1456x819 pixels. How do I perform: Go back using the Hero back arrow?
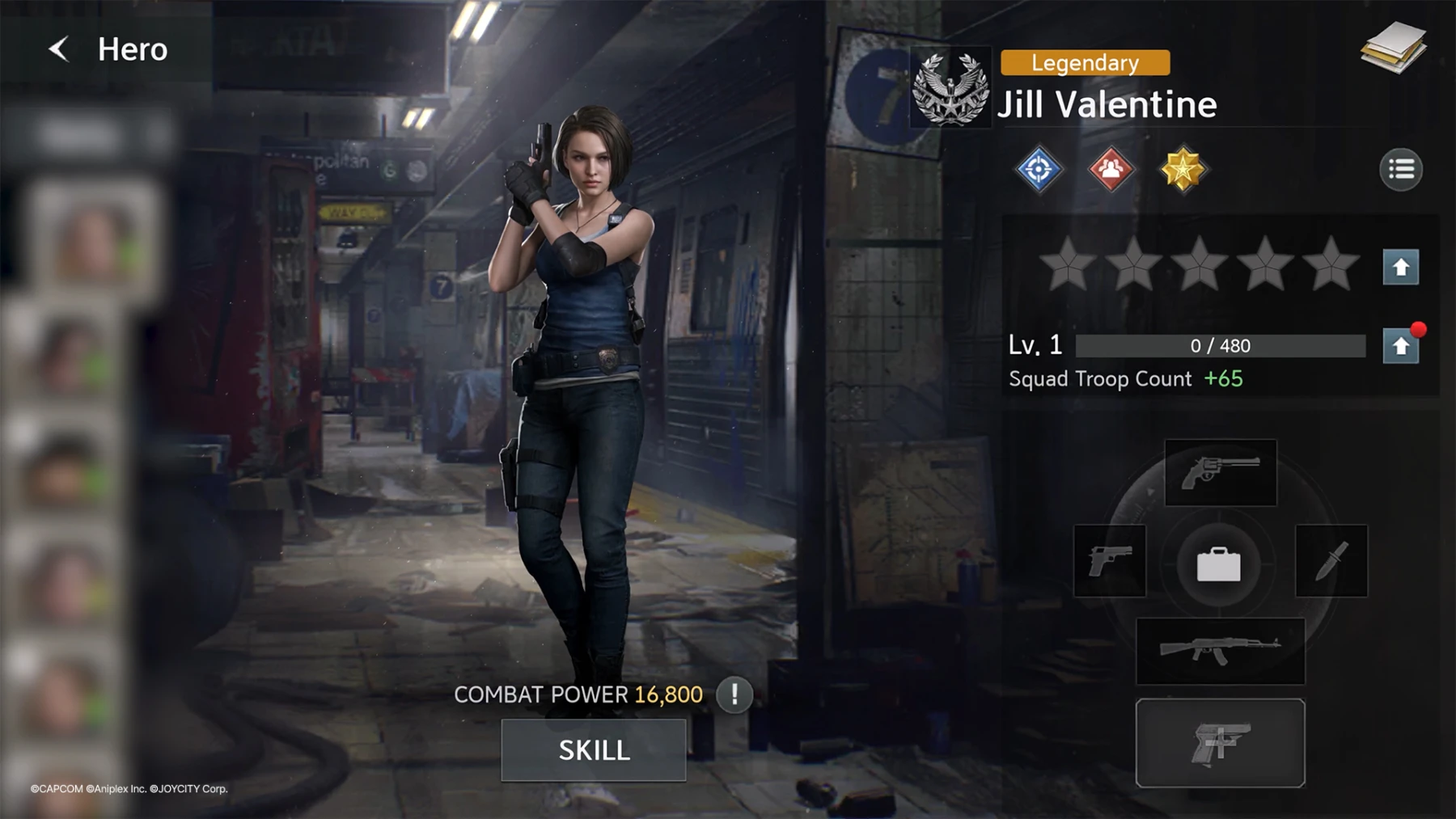[x=59, y=49]
